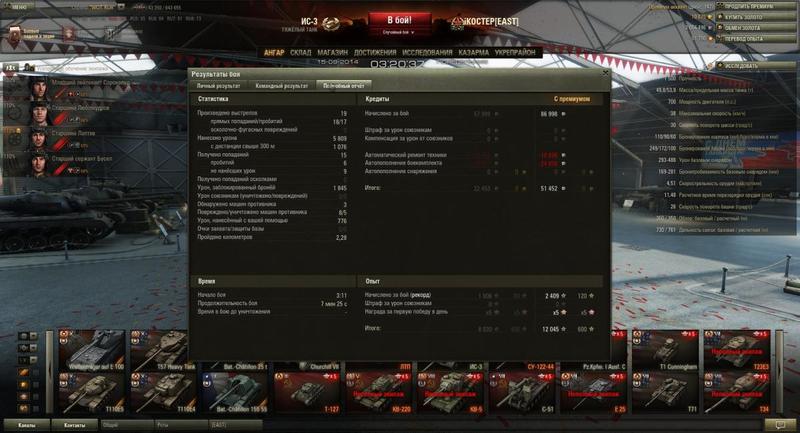Open the Командный результат tab
The image size is (800, 433).
click(x=282, y=86)
